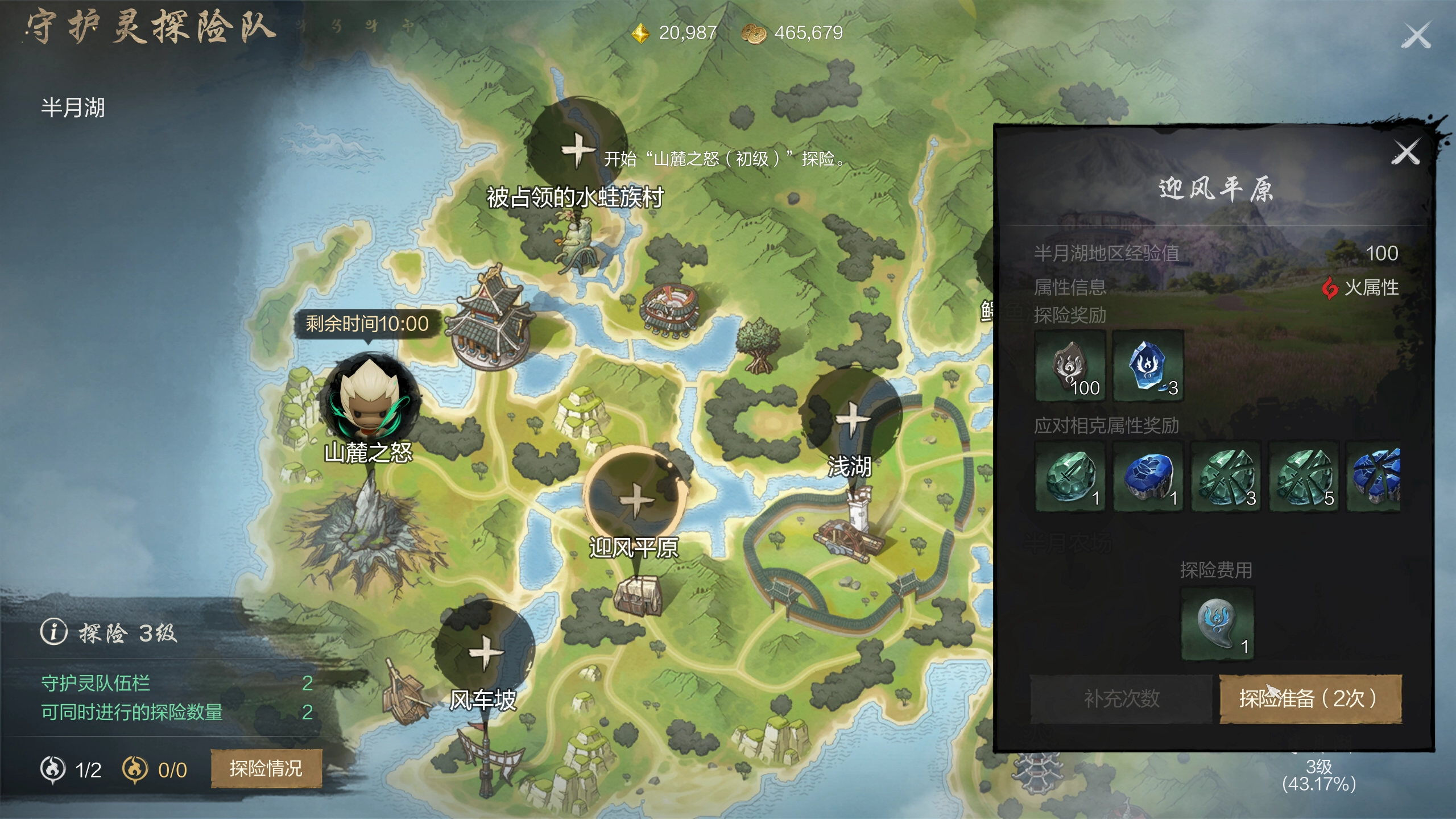Click the 探险准备 (2次) button
1456x819 pixels.
(x=1310, y=698)
